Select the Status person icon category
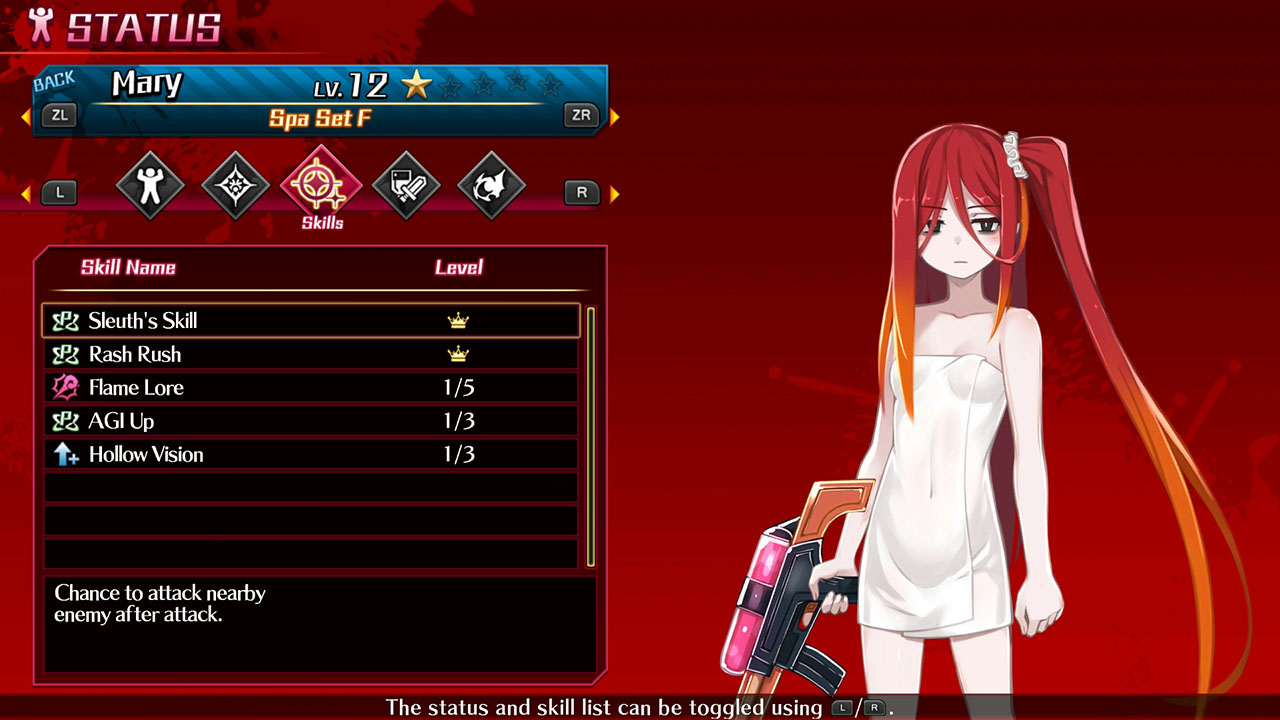1280x720 pixels. click(150, 183)
